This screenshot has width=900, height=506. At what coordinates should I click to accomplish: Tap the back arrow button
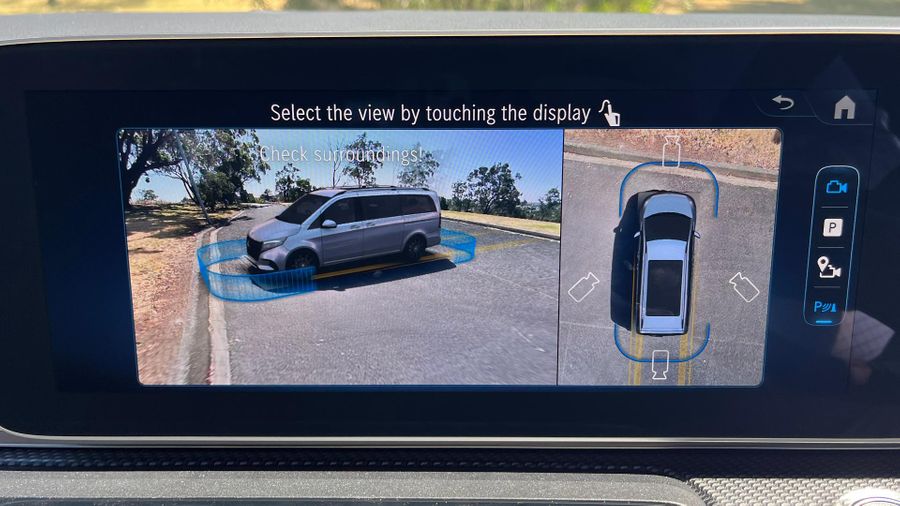click(784, 103)
